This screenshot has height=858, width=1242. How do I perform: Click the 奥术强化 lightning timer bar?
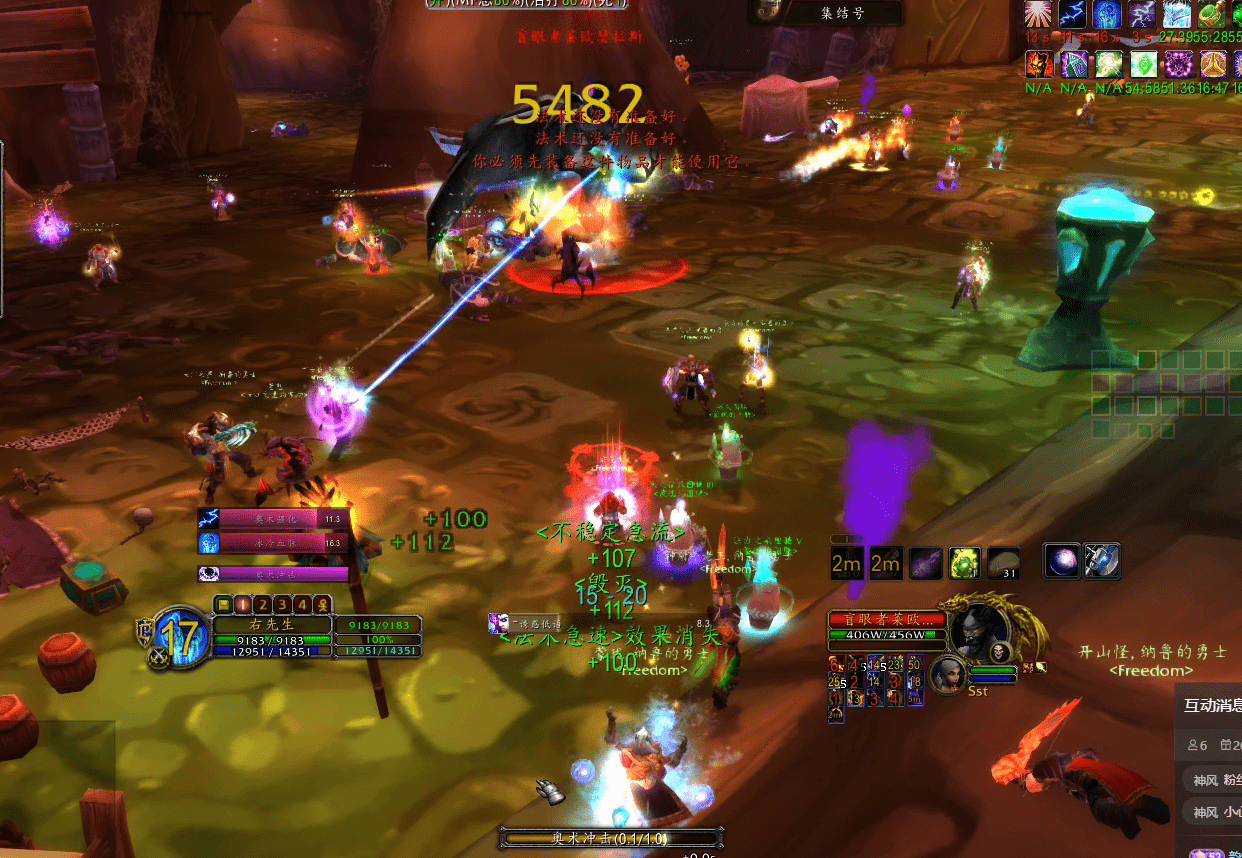270,519
